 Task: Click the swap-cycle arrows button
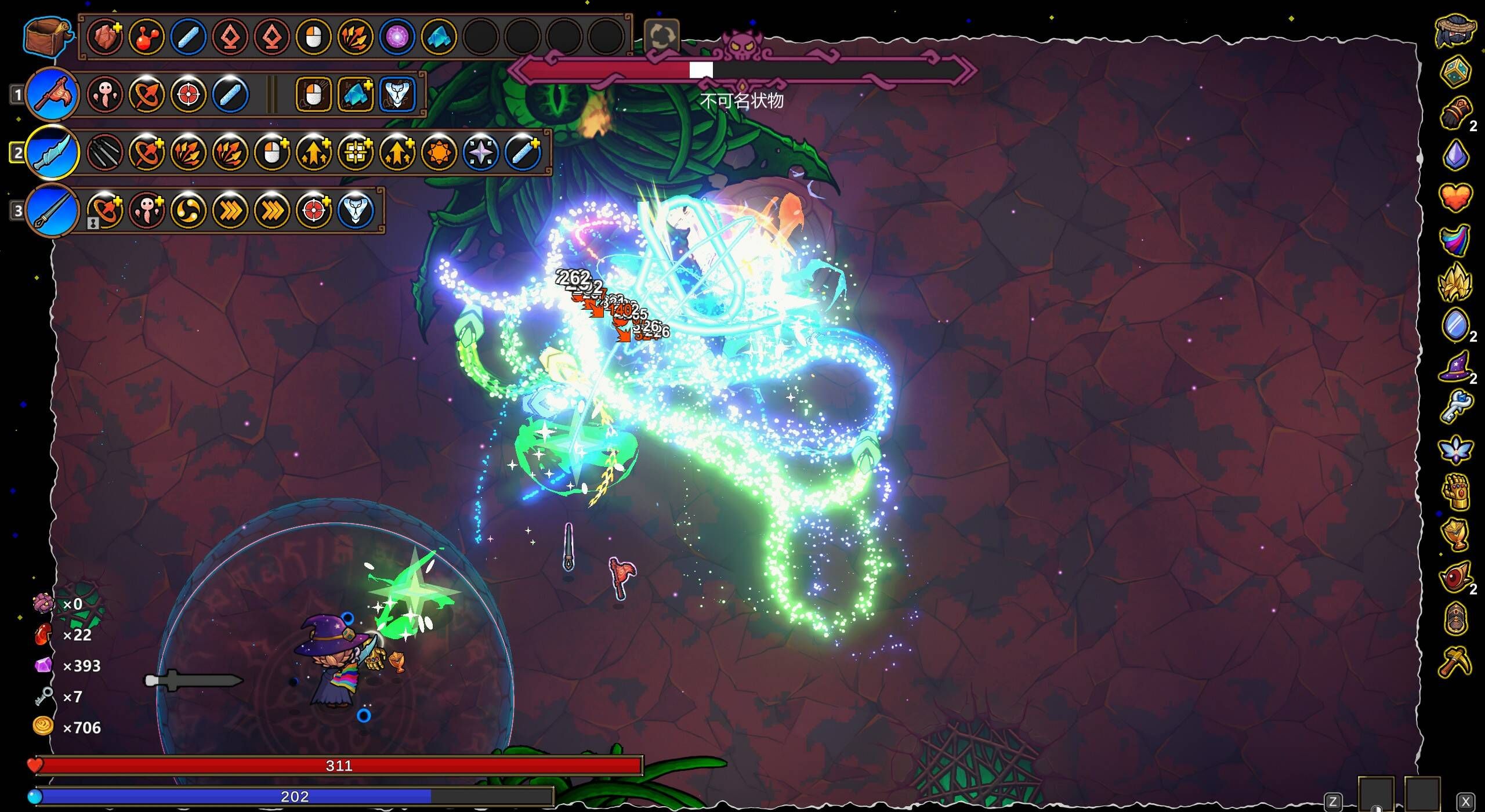[x=661, y=36]
